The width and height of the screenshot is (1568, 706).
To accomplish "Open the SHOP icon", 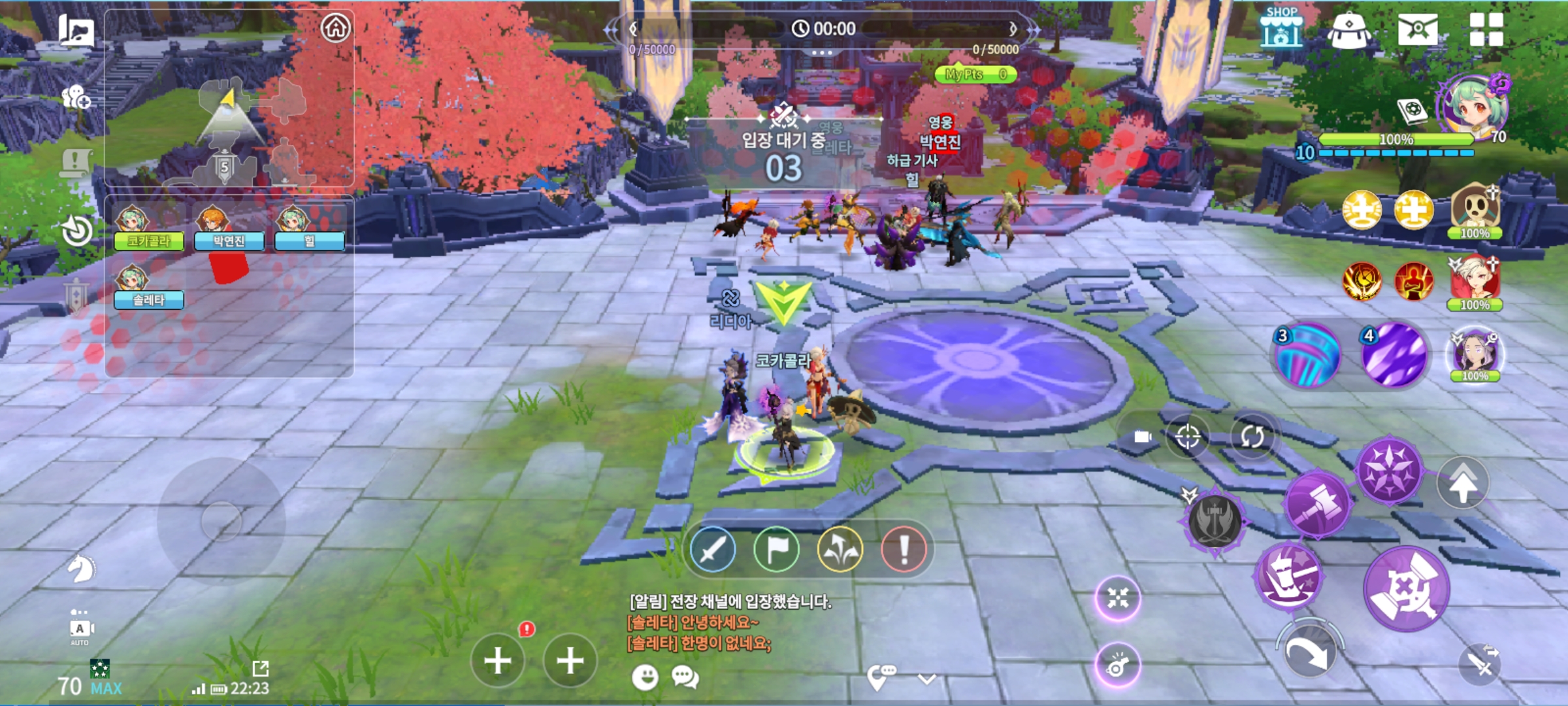I will (1281, 28).
